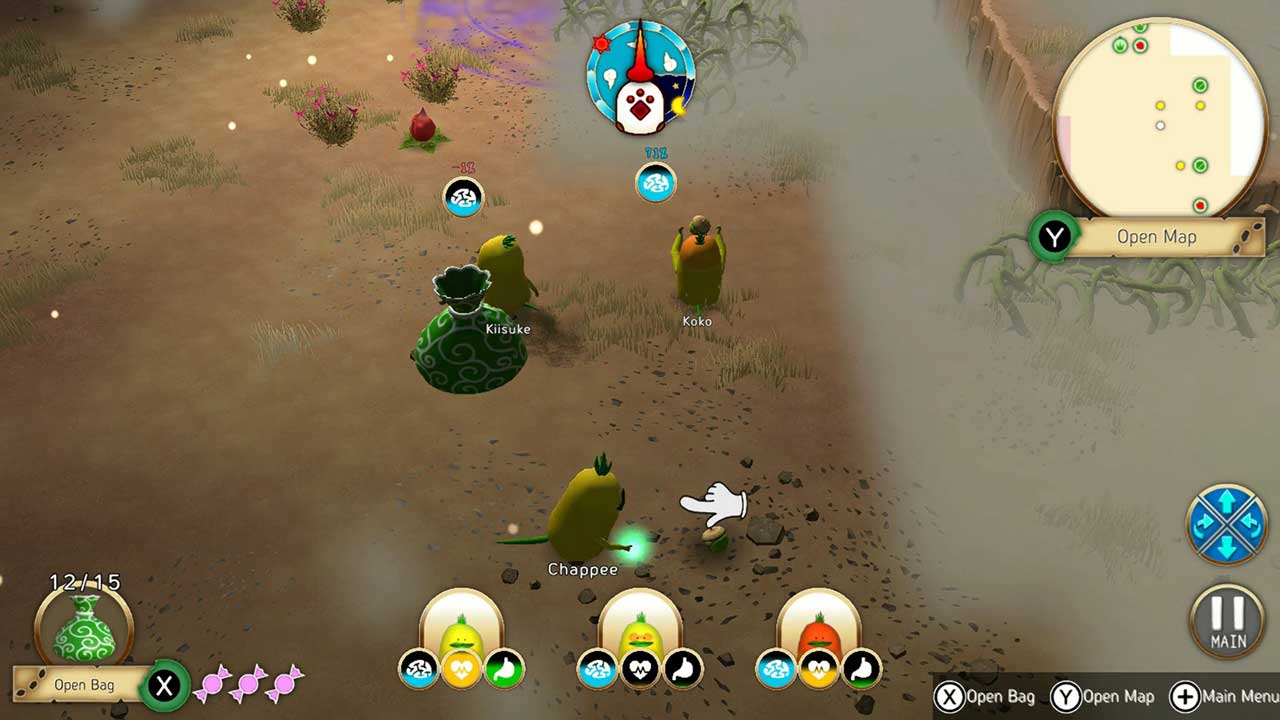Click the brain status icon above Koko

pyautogui.click(x=656, y=184)
